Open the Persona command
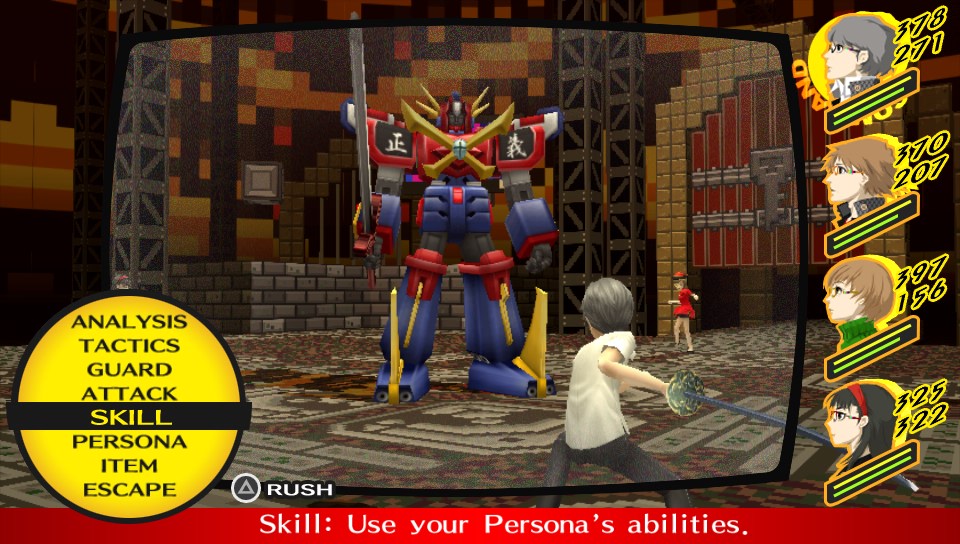This screenshot has width=960, height=544. pos(129,441)
